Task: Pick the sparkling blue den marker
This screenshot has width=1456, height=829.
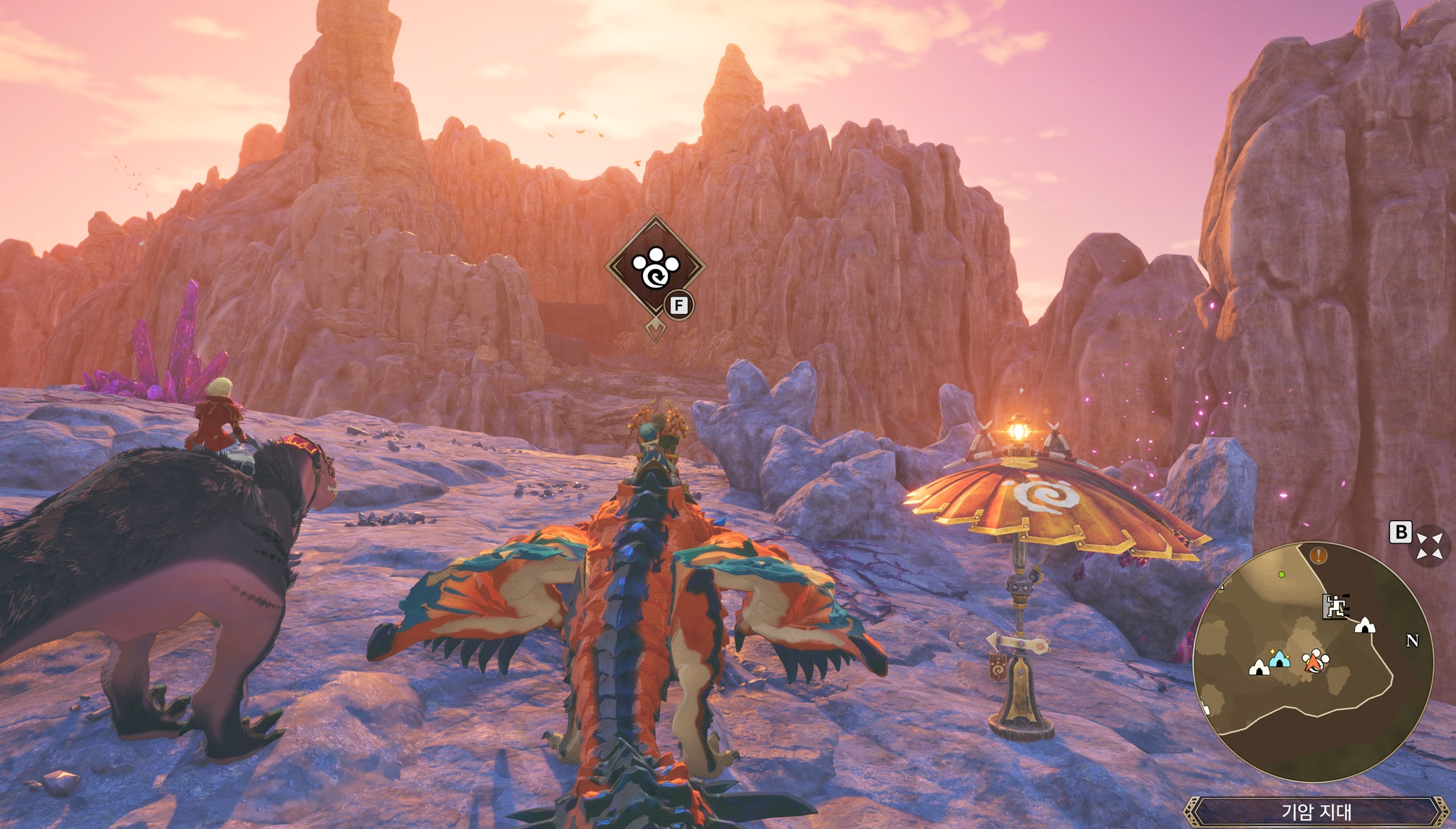Action: (1280, 659)
